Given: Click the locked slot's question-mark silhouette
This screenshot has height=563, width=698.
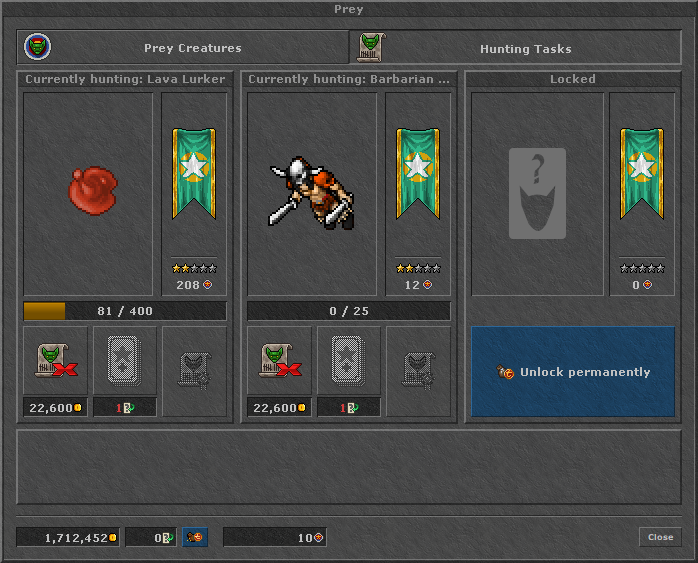Looking at the screenshot, I should point(537,194).
